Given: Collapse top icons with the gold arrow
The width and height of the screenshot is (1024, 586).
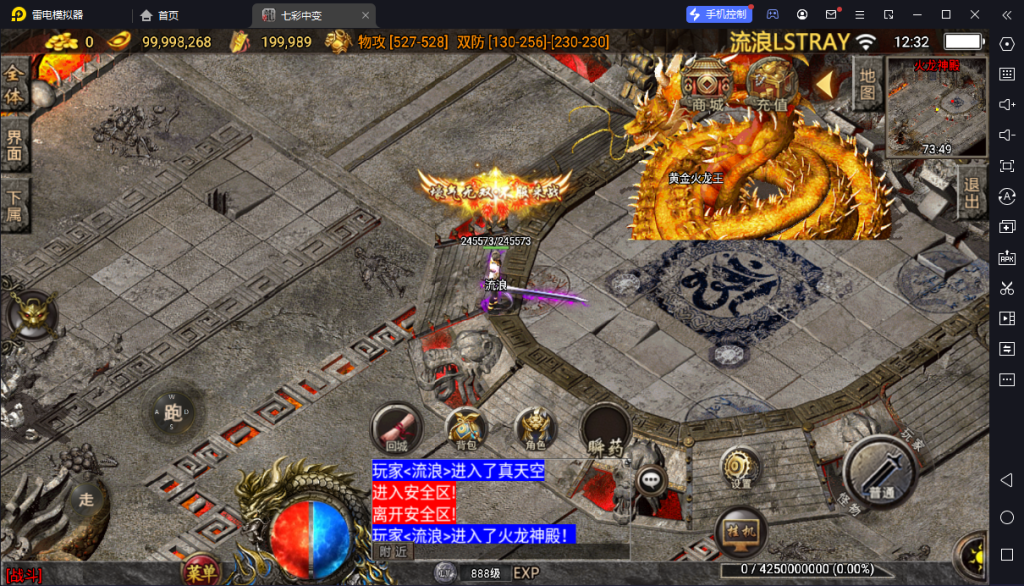Looking at the screenshot, I should click(x=825, y=82).
